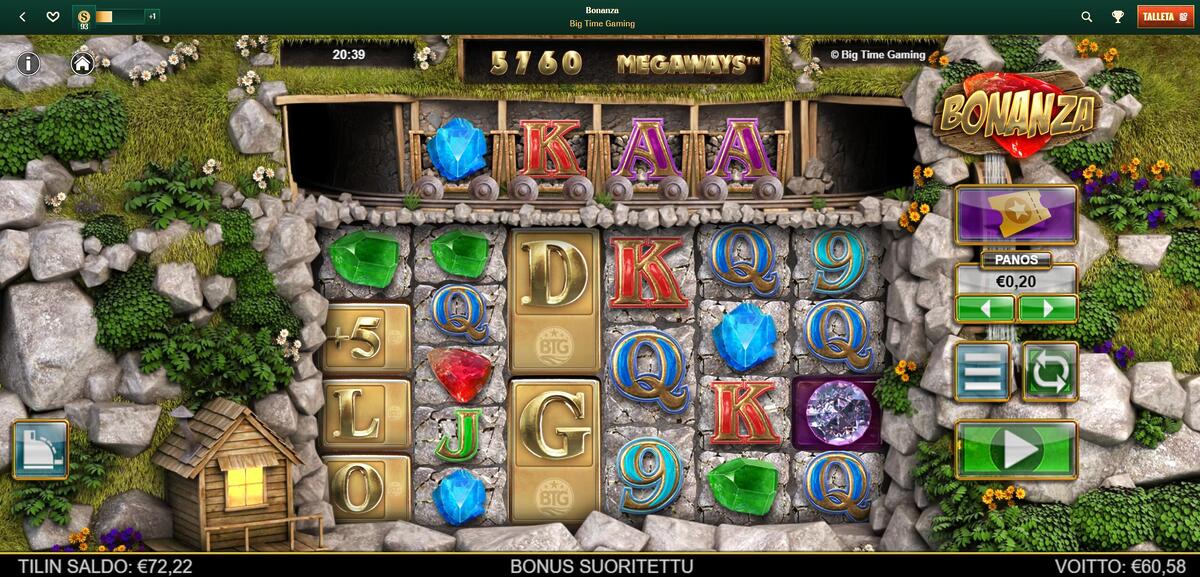
Task: Open the coin level progress indicator
Action: tap(116, 17)
